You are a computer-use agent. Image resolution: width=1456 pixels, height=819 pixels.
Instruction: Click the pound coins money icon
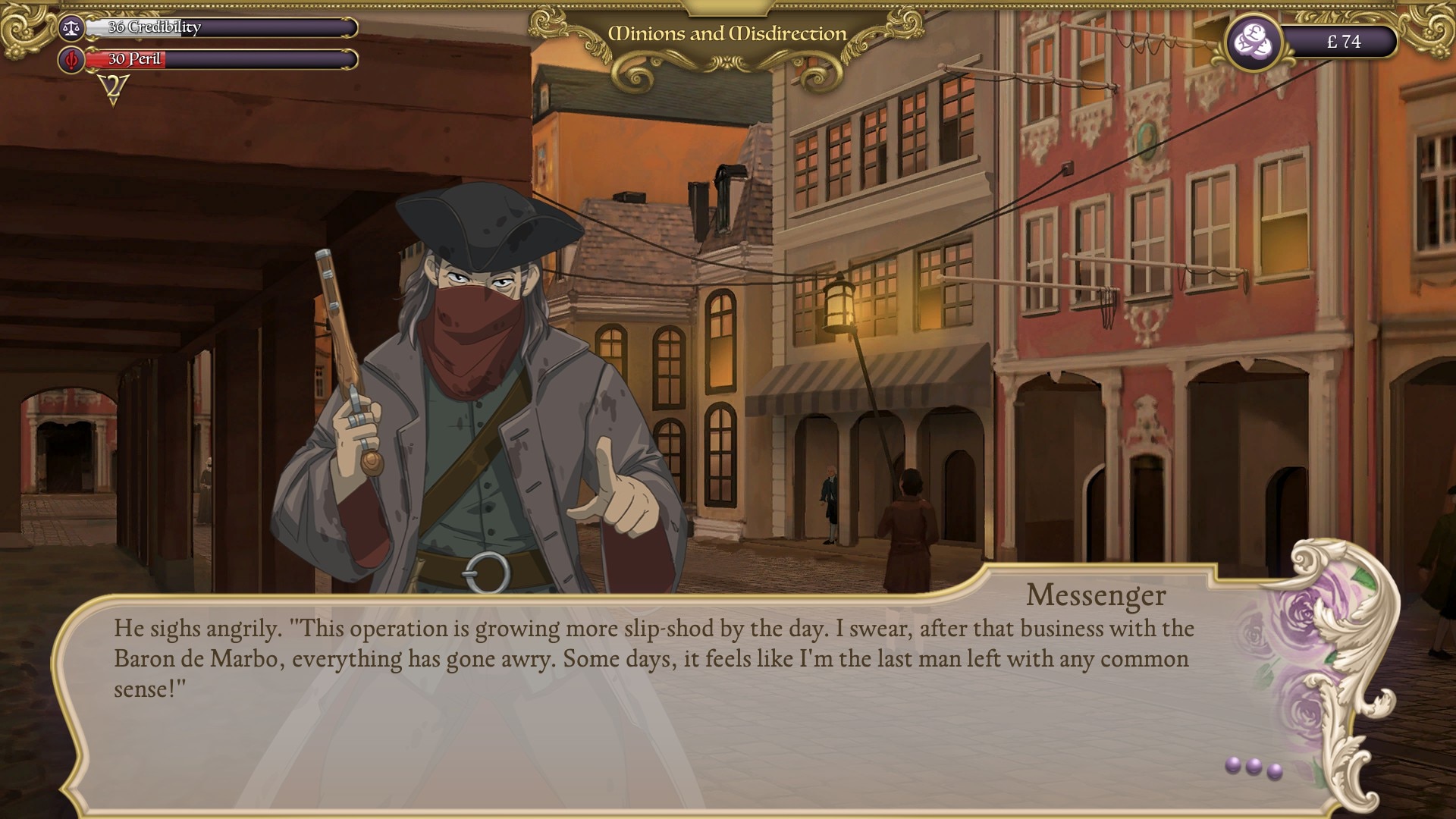[1254, 42]
